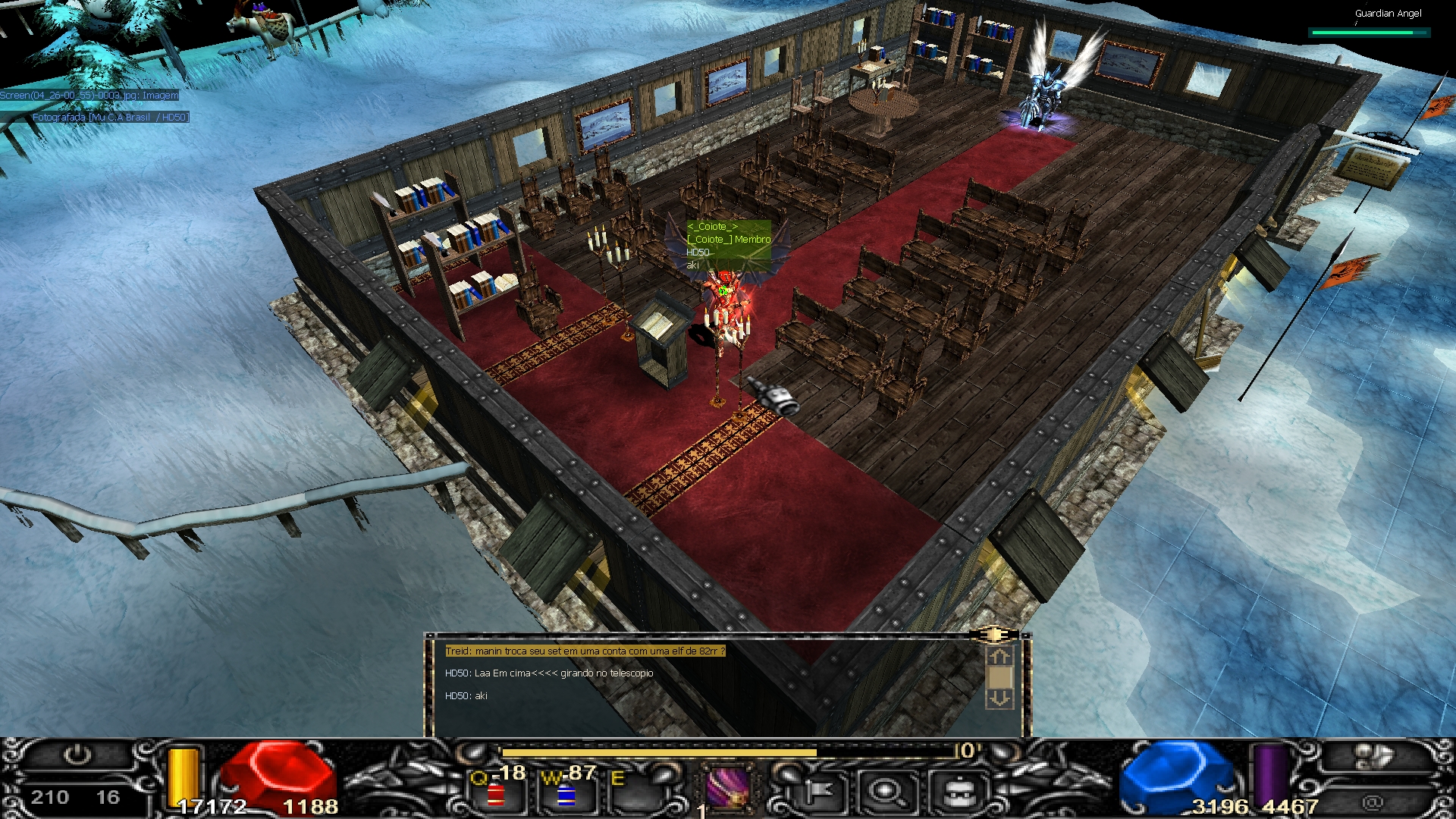Click the gold ornament handle atop chat window
Viewport: 1456px width, 819px height.
coord(993,635)
